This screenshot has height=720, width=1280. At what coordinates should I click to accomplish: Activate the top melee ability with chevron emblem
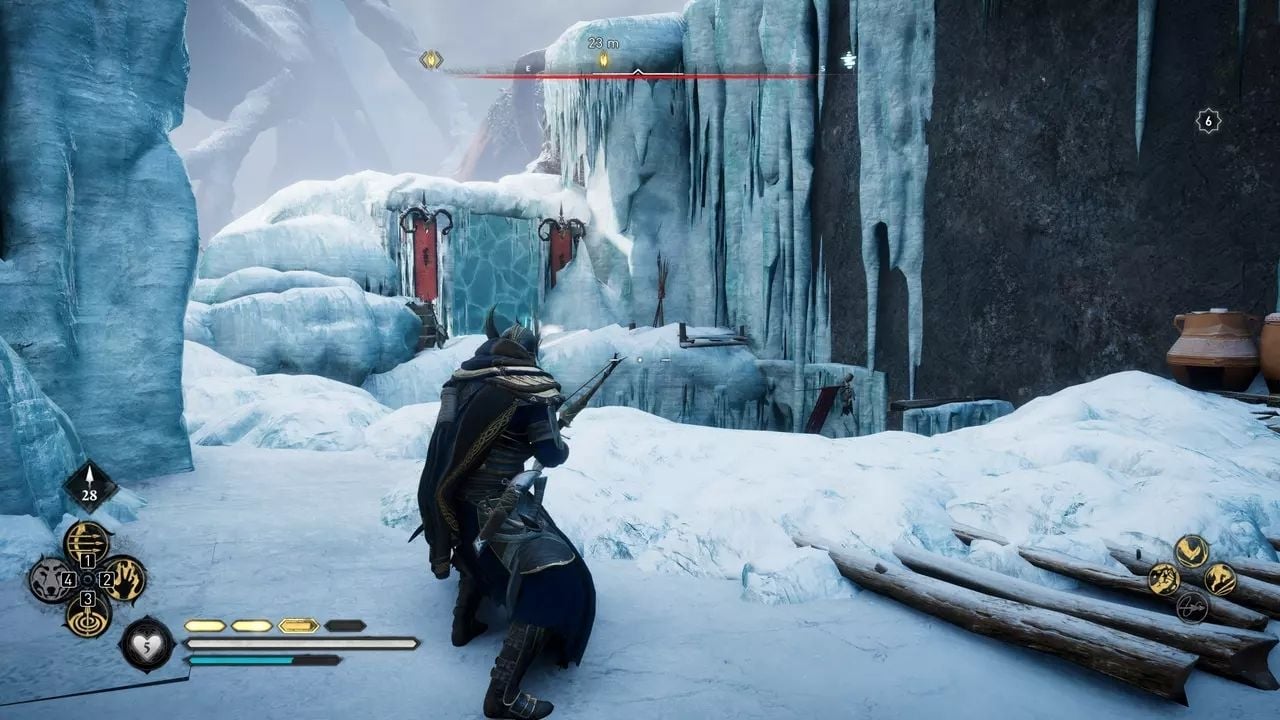pos(1191,550)
